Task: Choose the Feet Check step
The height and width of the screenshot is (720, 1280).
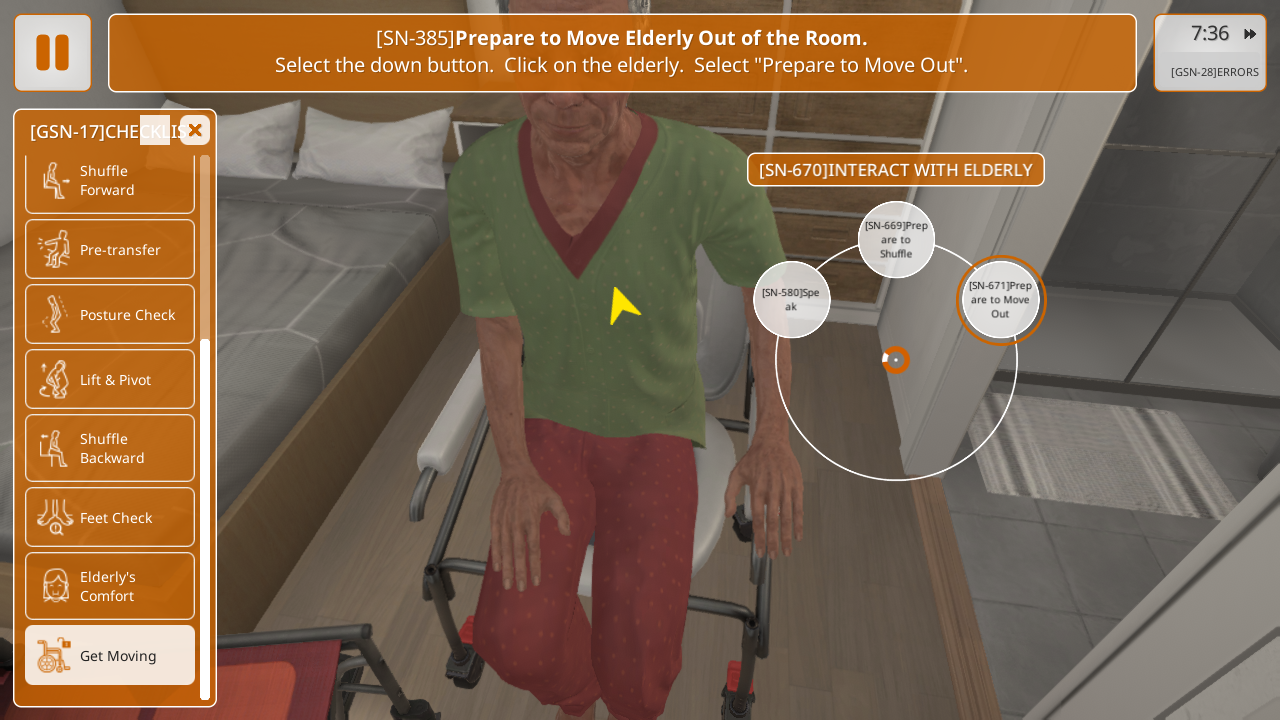Action: point(110,517)
